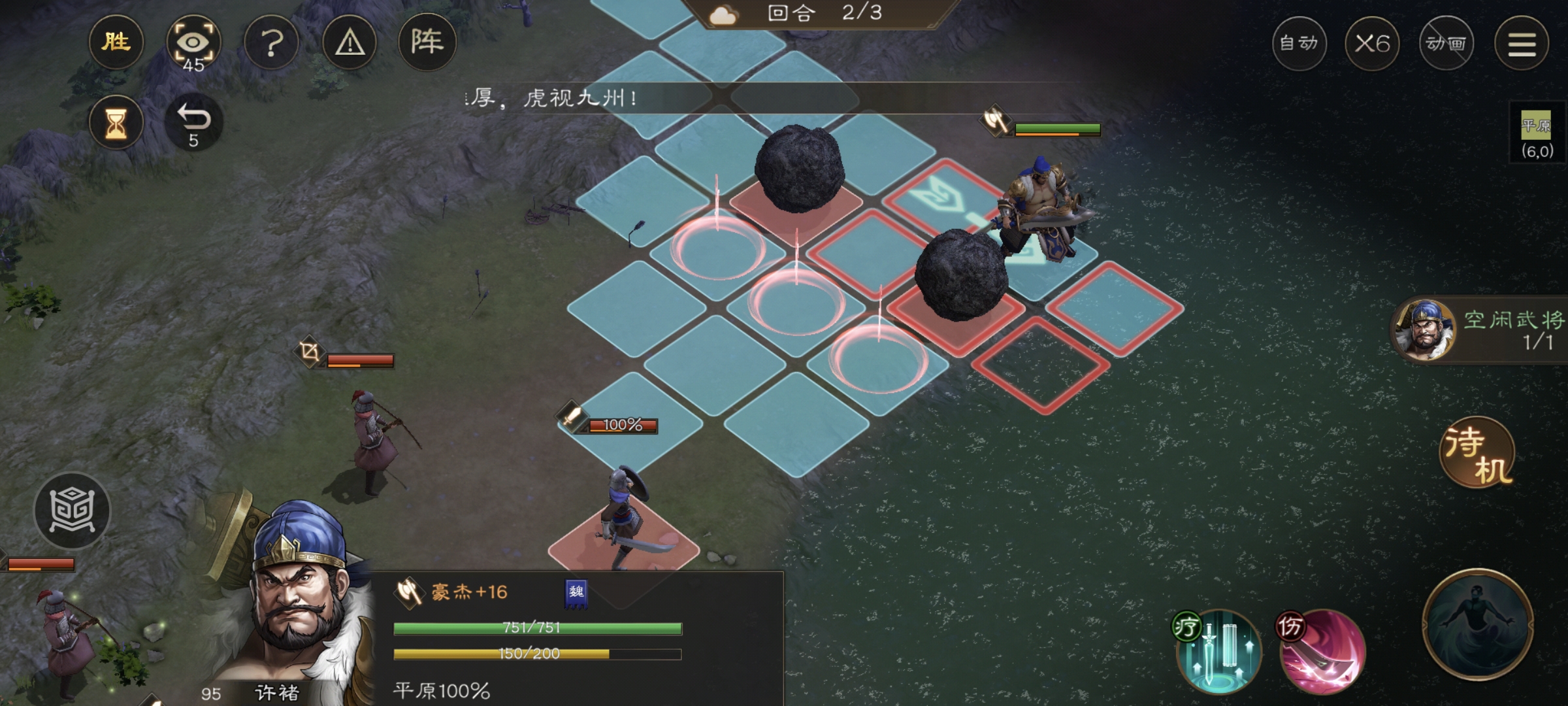1568x706 pixels.
Task: Click the warning triangle icon
Action: (348, 42)
